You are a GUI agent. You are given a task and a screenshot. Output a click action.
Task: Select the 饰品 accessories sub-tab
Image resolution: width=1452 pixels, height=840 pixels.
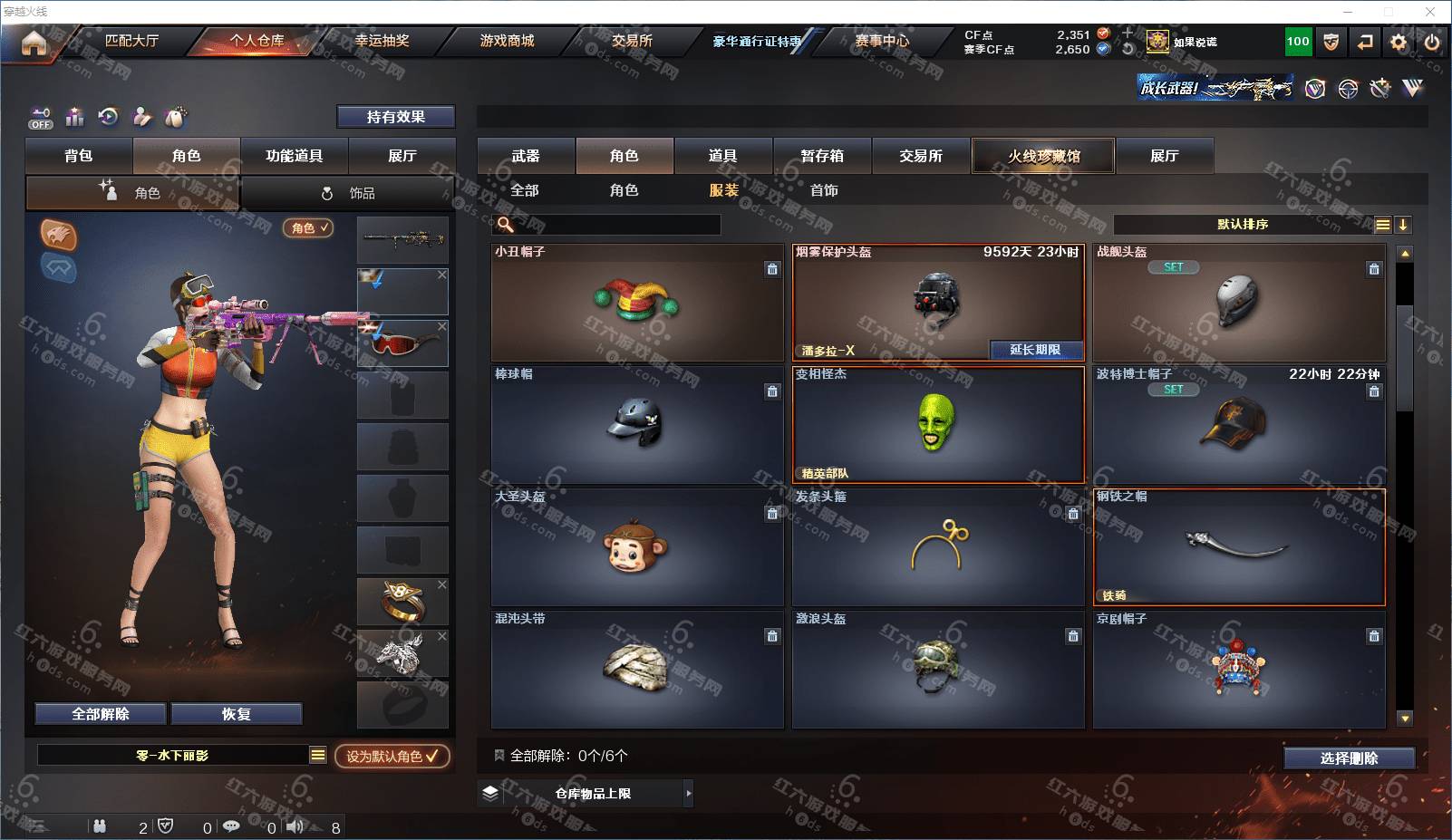pos(349,193)
